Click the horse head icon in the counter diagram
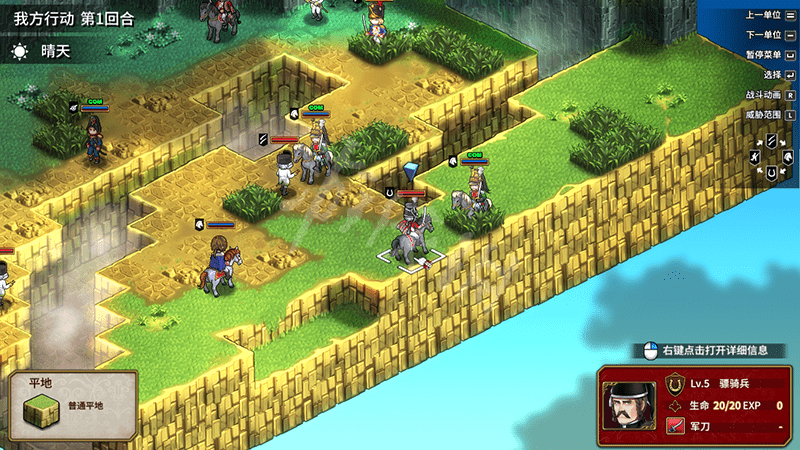This screenshot has width=800, height=450. pos(787,157)
